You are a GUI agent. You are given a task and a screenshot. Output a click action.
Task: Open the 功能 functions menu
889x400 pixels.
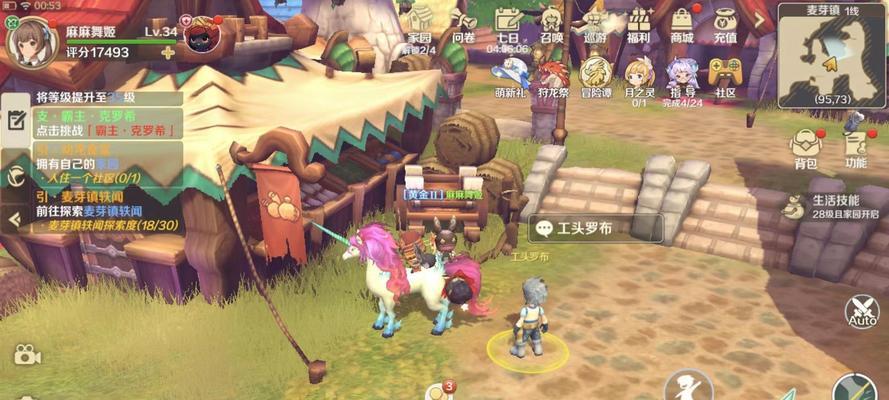[855, 146]
